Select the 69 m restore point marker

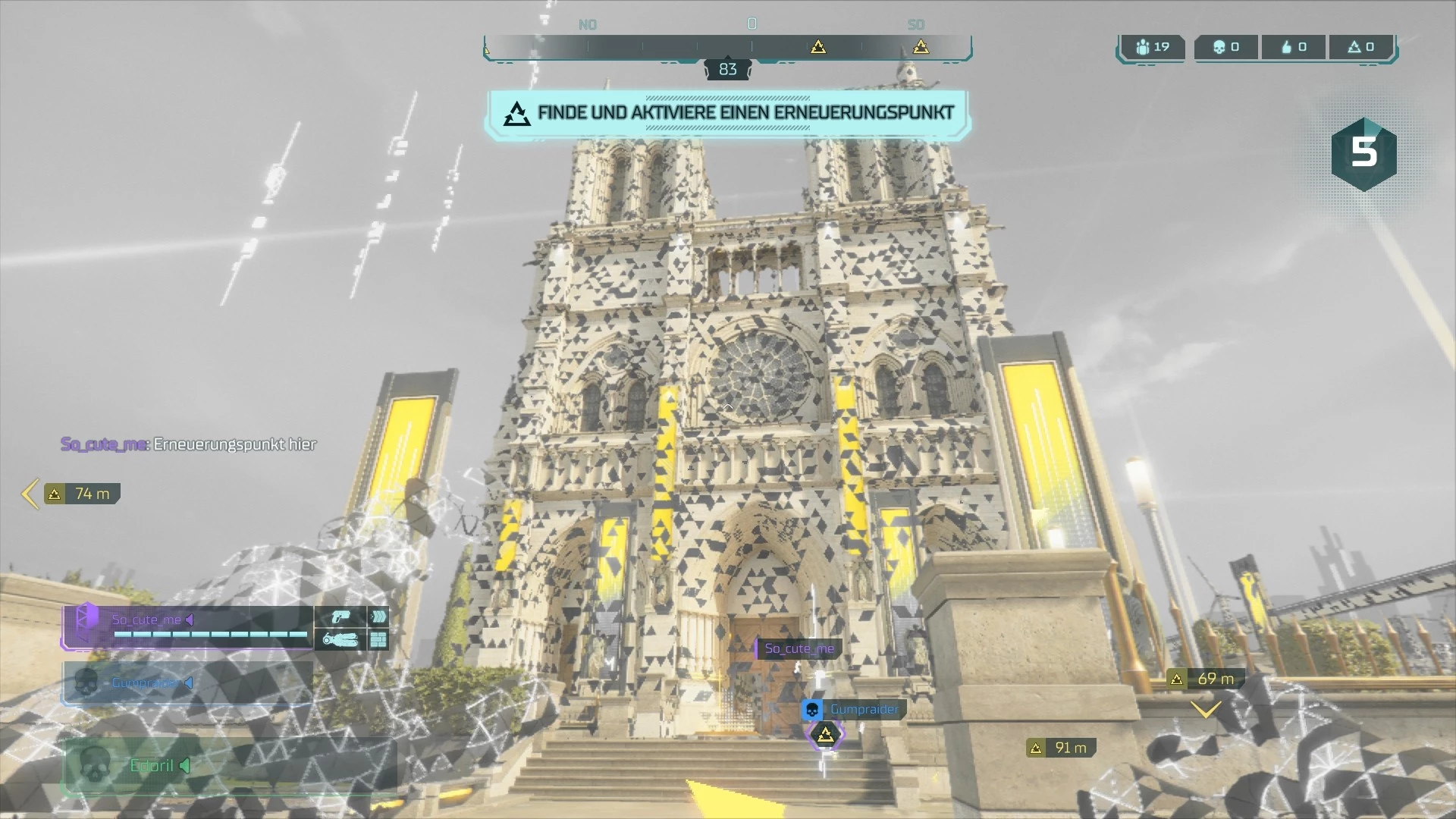click(1206, 679)
